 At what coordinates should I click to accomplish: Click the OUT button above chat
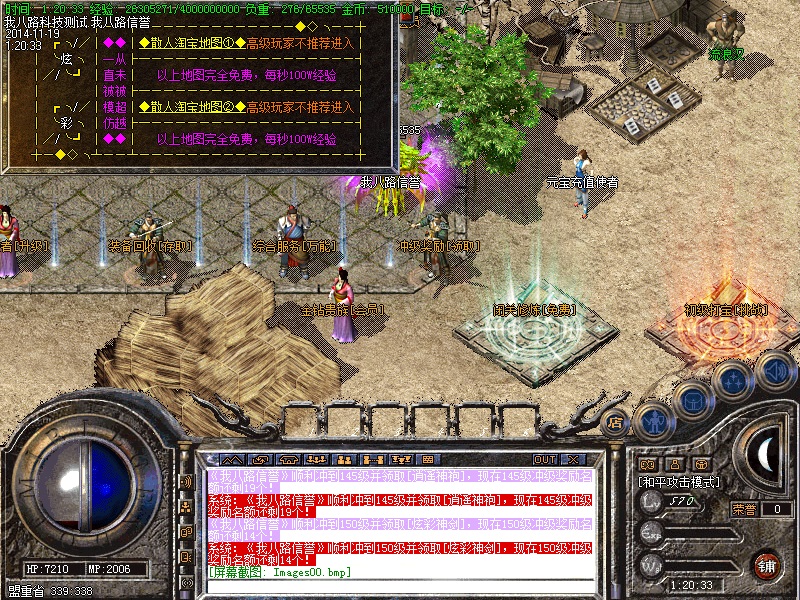pyautogui.click(x=544, y=459)
